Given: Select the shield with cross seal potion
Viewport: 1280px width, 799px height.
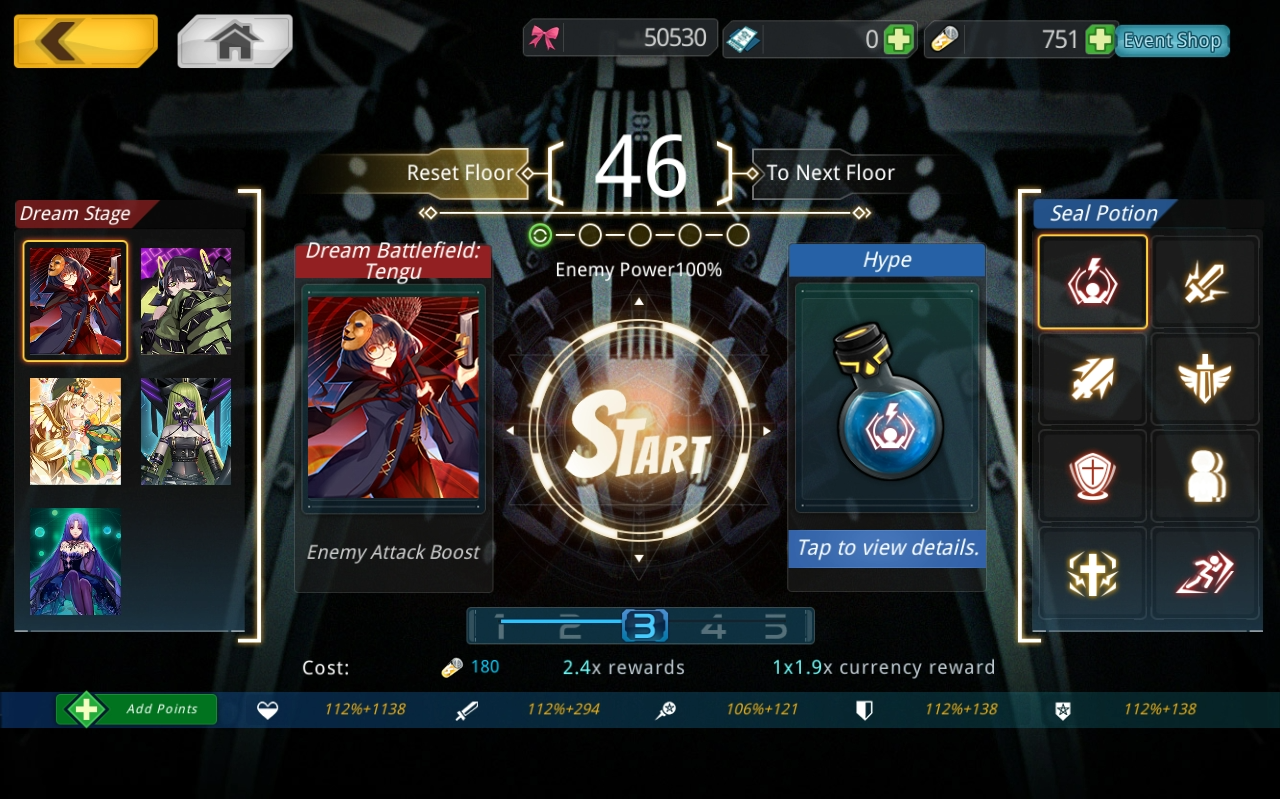Looking at the screenshot, I should [1092, 477].
